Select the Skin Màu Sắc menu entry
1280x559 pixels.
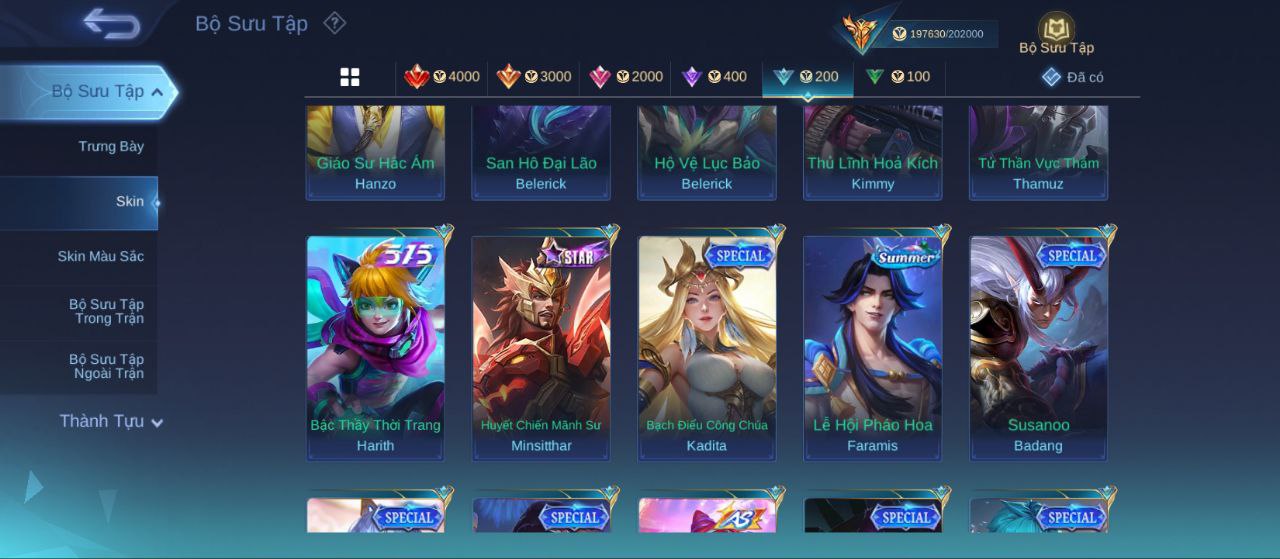(x=100, y=257)
